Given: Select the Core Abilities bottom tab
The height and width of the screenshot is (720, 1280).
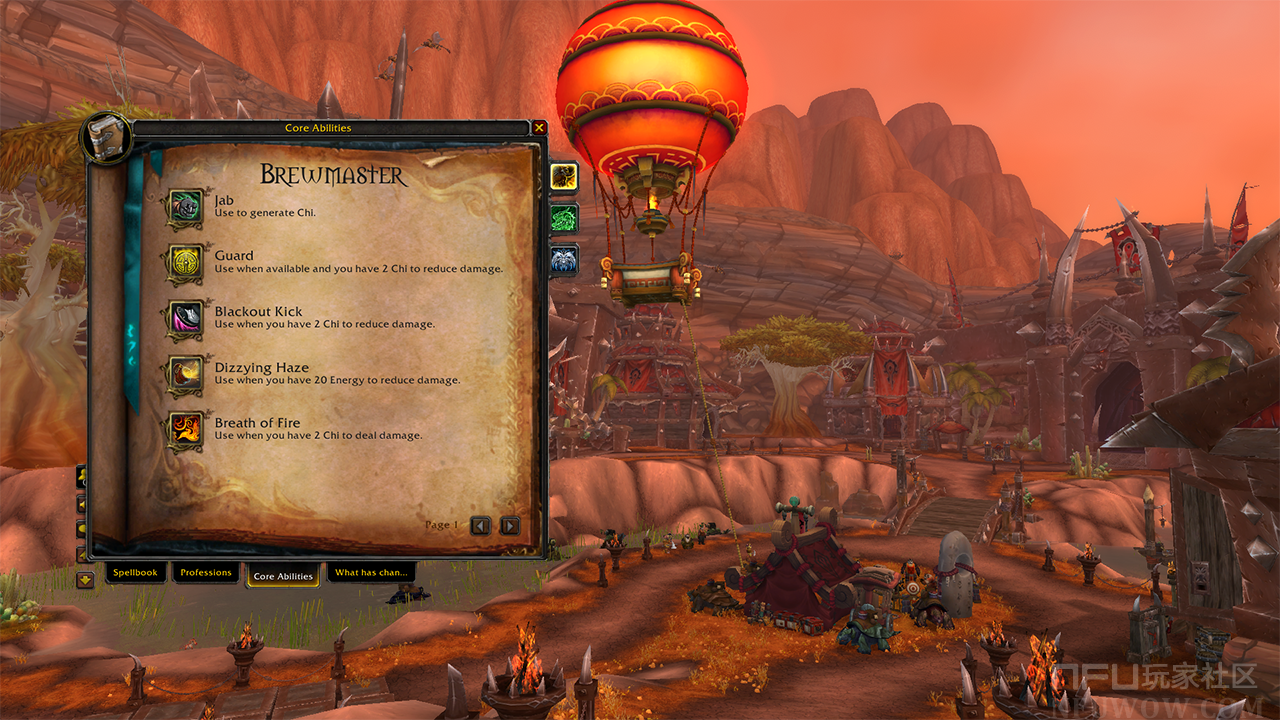Looking at the screenshot, I should (x=283, y=576).
